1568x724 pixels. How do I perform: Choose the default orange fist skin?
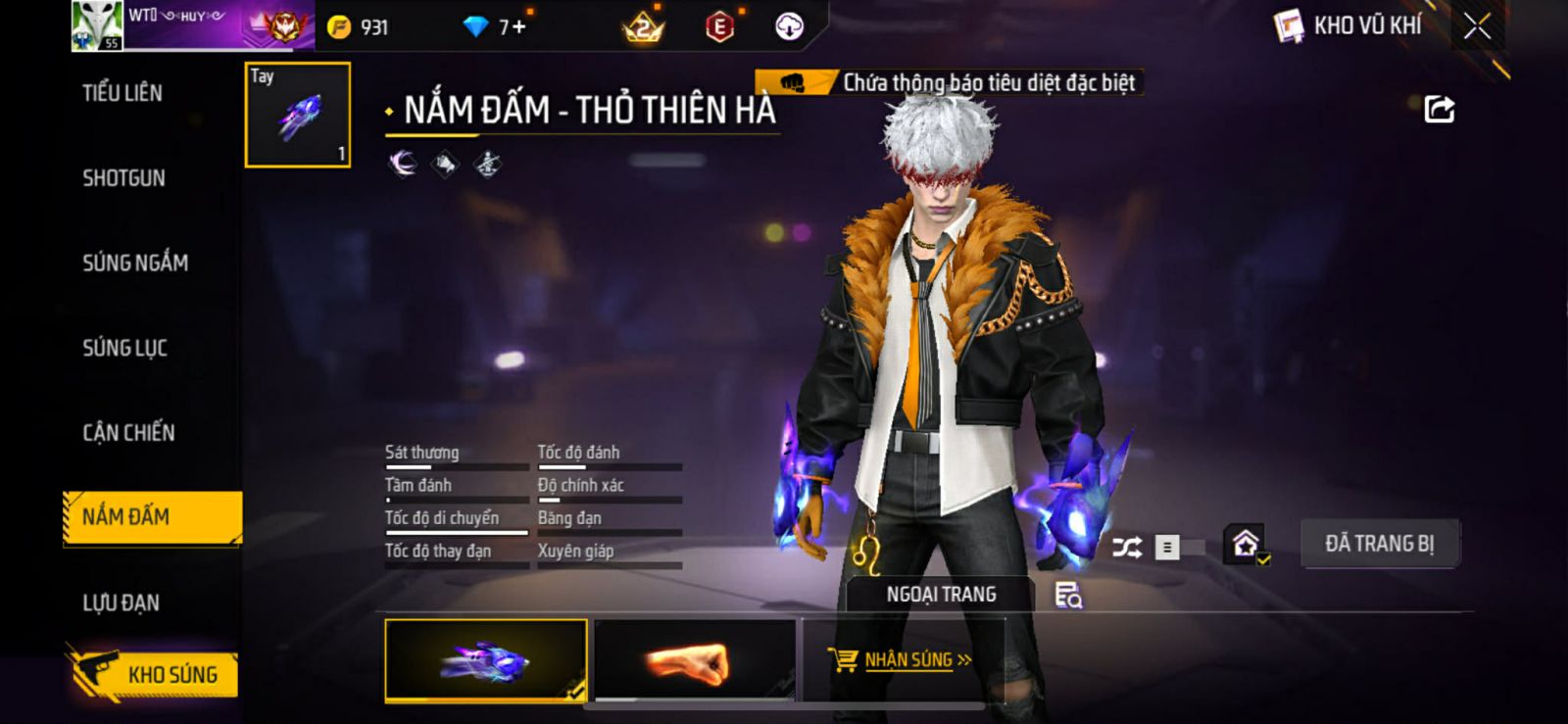coord(695,660)
